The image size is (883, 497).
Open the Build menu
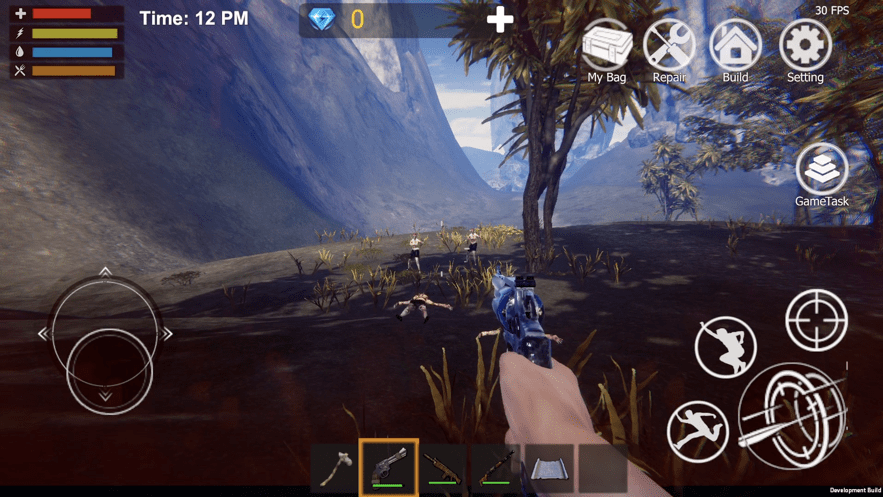[x=735, y=48]
